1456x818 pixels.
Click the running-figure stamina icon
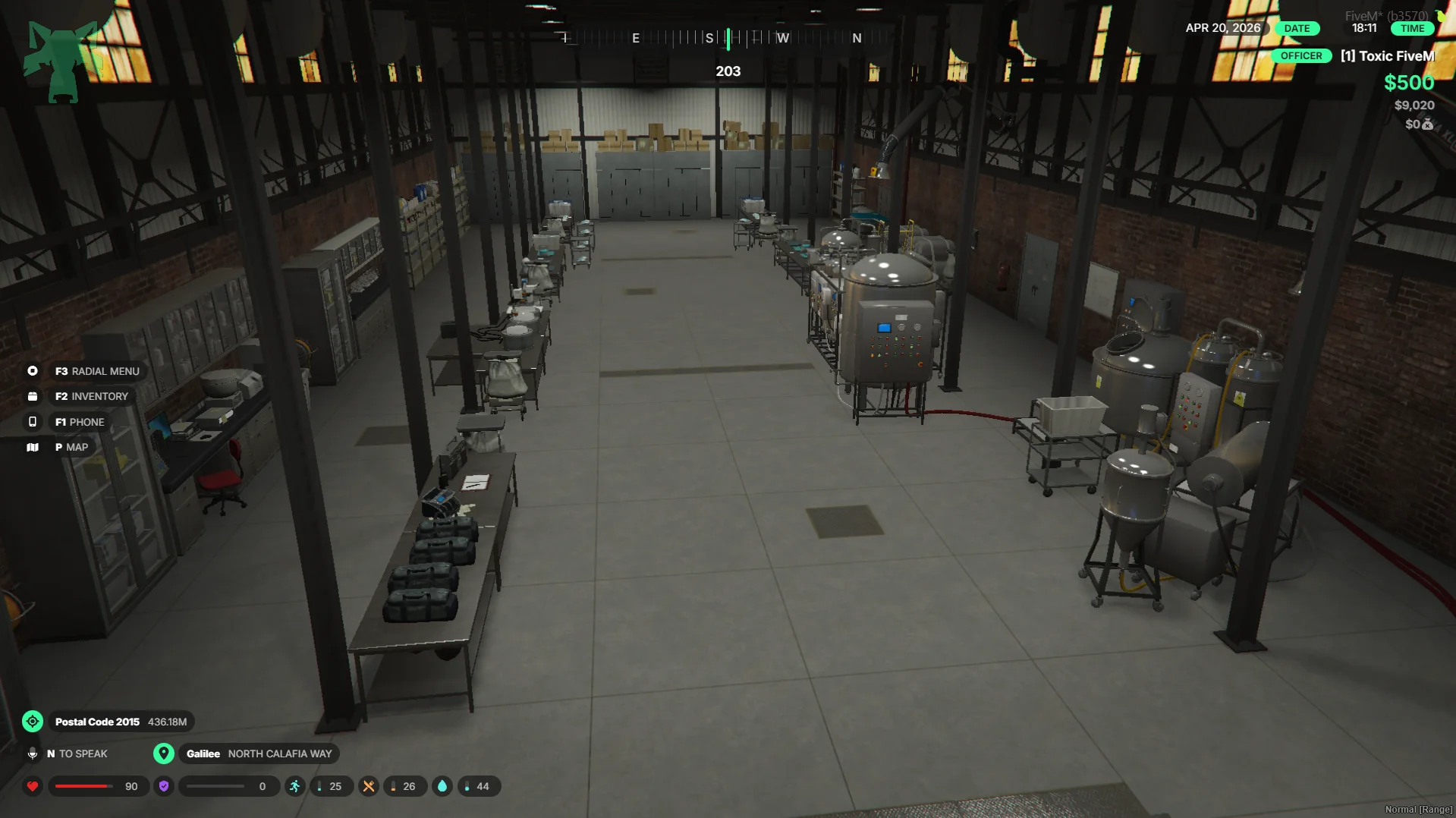click(x=294, y=786)
